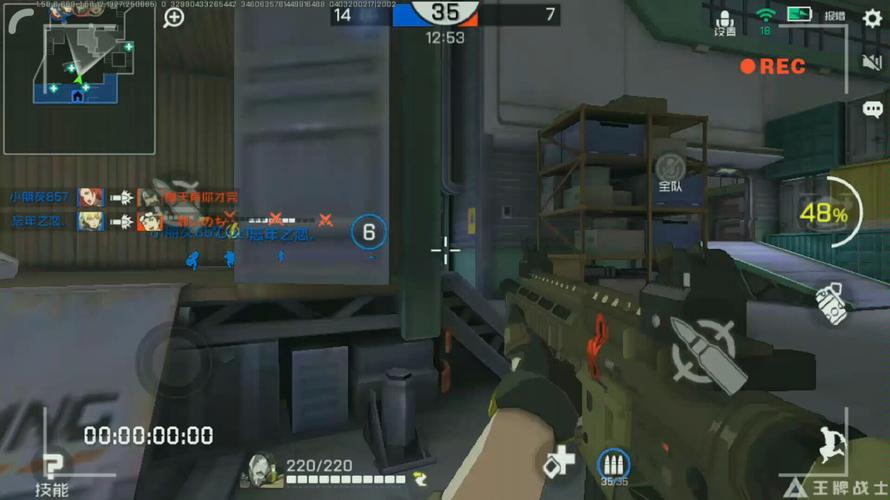Reload using the ammo bullets icon
890x500 pixels.
coord(613,465)
